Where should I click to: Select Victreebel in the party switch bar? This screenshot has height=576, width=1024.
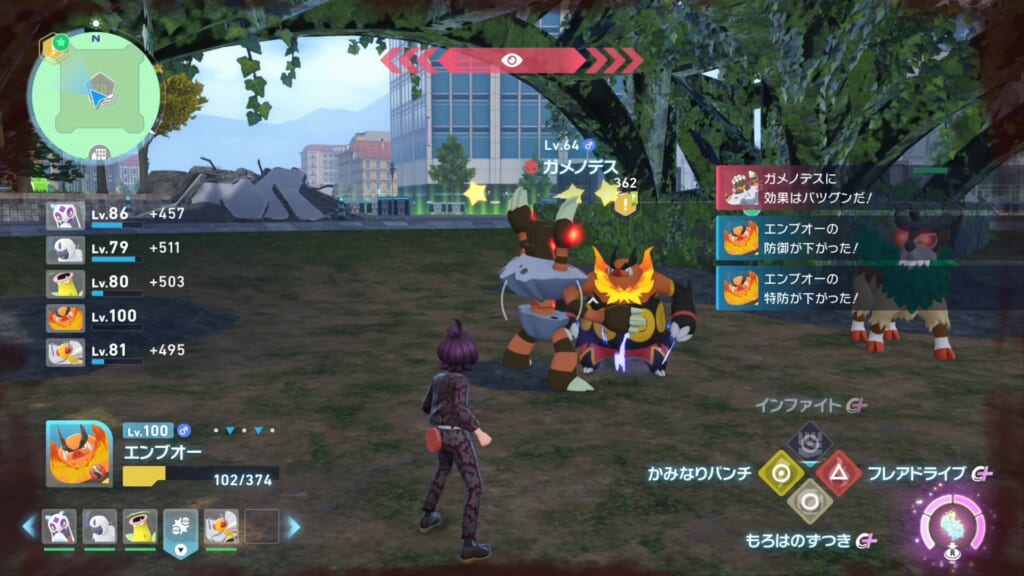[x=140, y=526]
